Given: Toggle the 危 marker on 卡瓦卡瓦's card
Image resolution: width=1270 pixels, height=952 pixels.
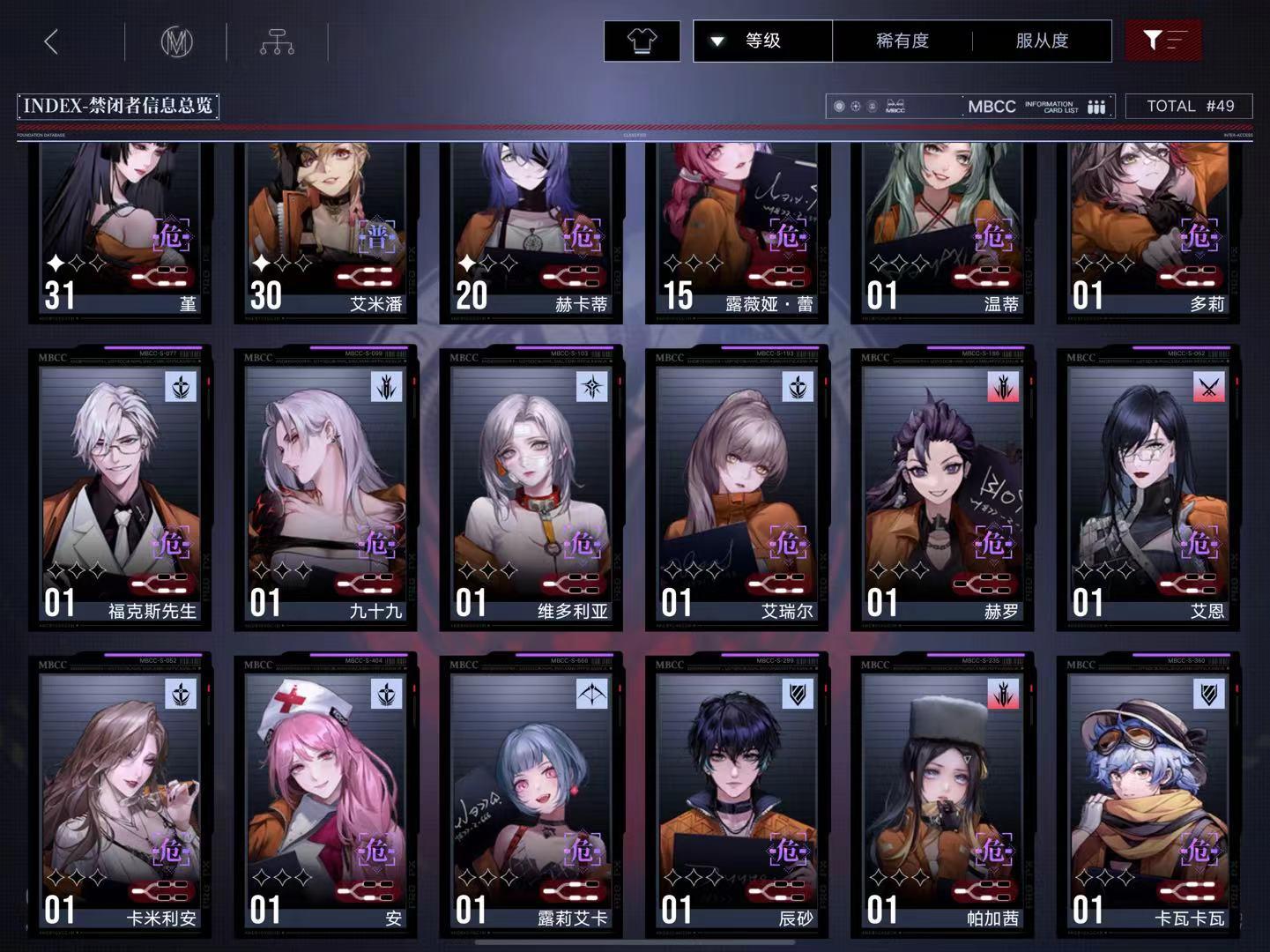Looking at the screenshot, I should [x=1200, y=852].
